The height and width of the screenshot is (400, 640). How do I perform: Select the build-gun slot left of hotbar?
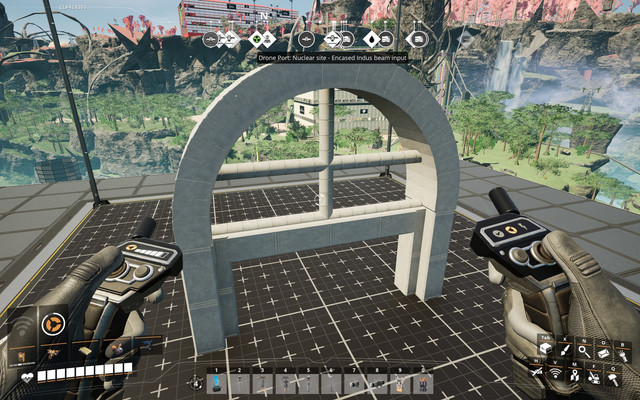(x=194, y=383)
